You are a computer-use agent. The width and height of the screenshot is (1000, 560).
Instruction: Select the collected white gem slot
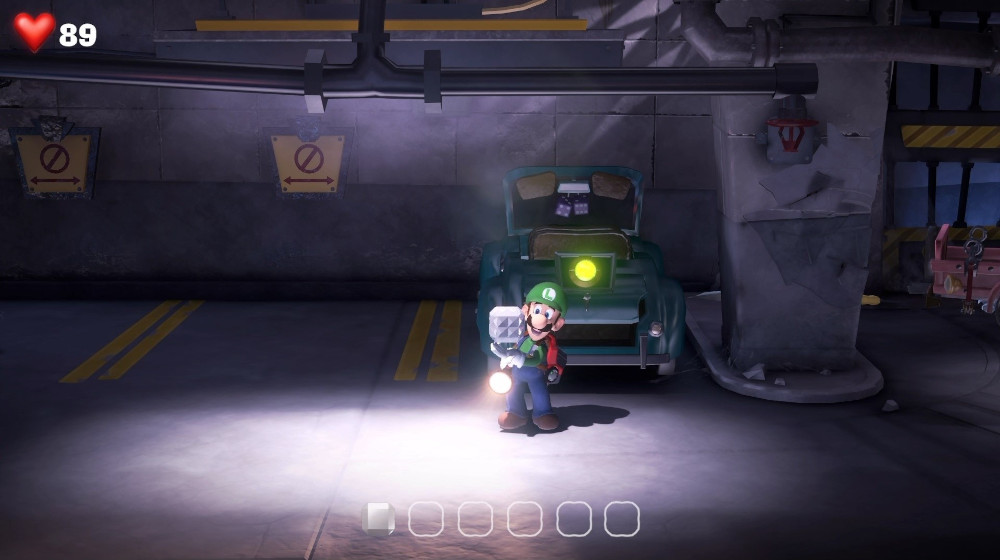(377, 518)
